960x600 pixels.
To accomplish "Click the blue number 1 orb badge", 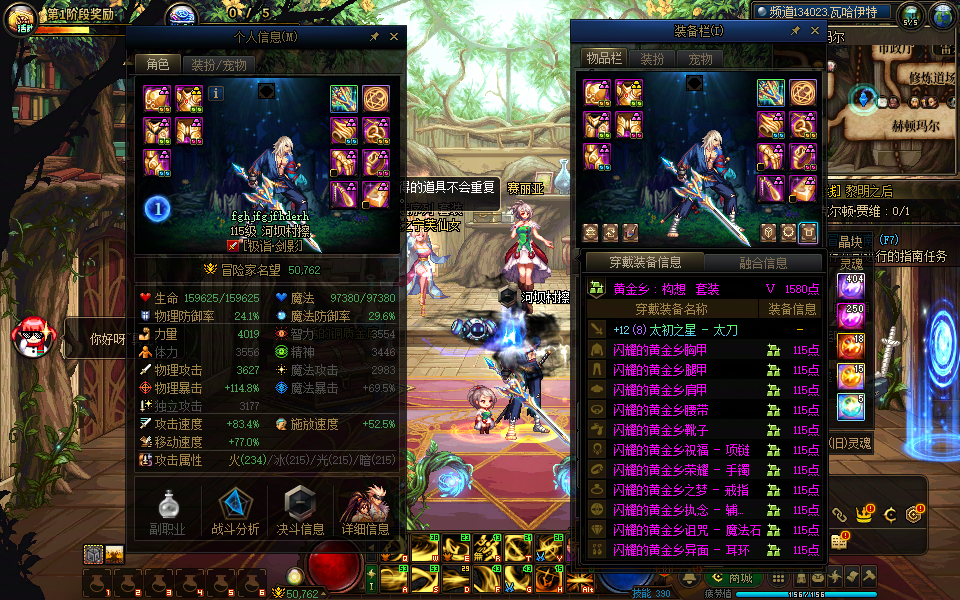I will point(157,208).
